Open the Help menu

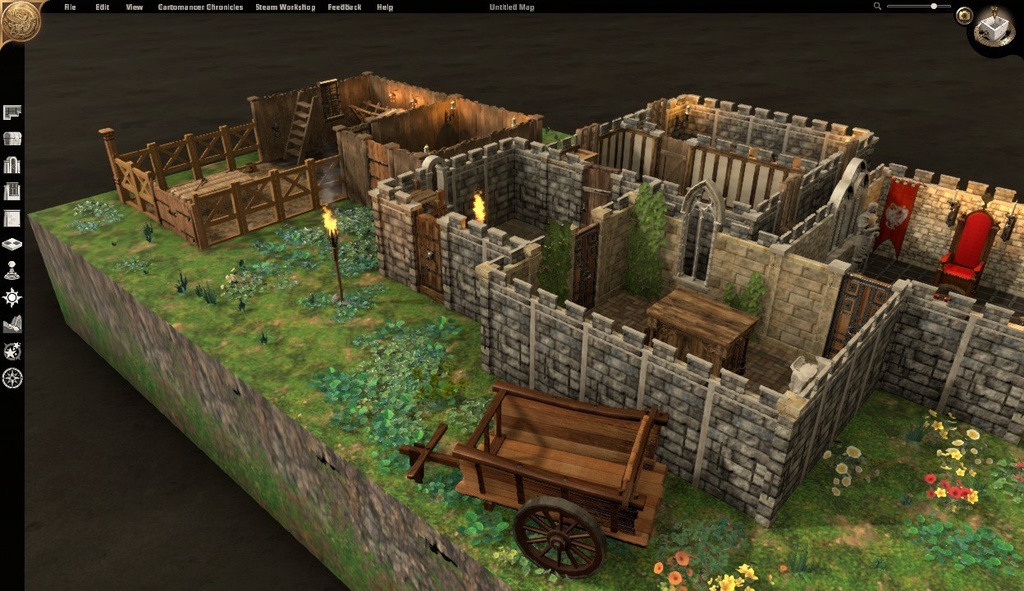(x=385, y=7)
